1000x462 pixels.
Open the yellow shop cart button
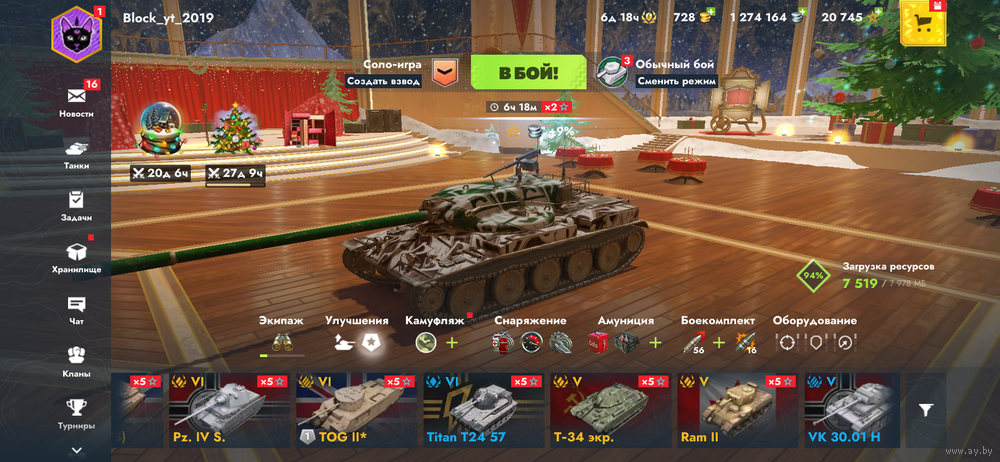[922, 23]
